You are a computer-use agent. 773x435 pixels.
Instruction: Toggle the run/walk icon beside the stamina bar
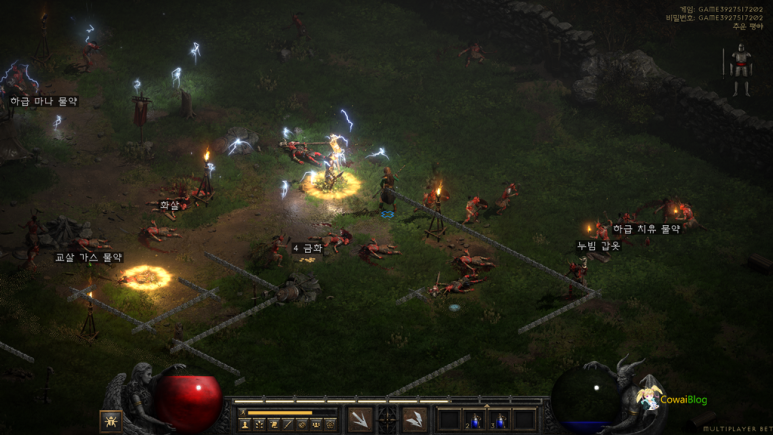[x=242, y=412]
